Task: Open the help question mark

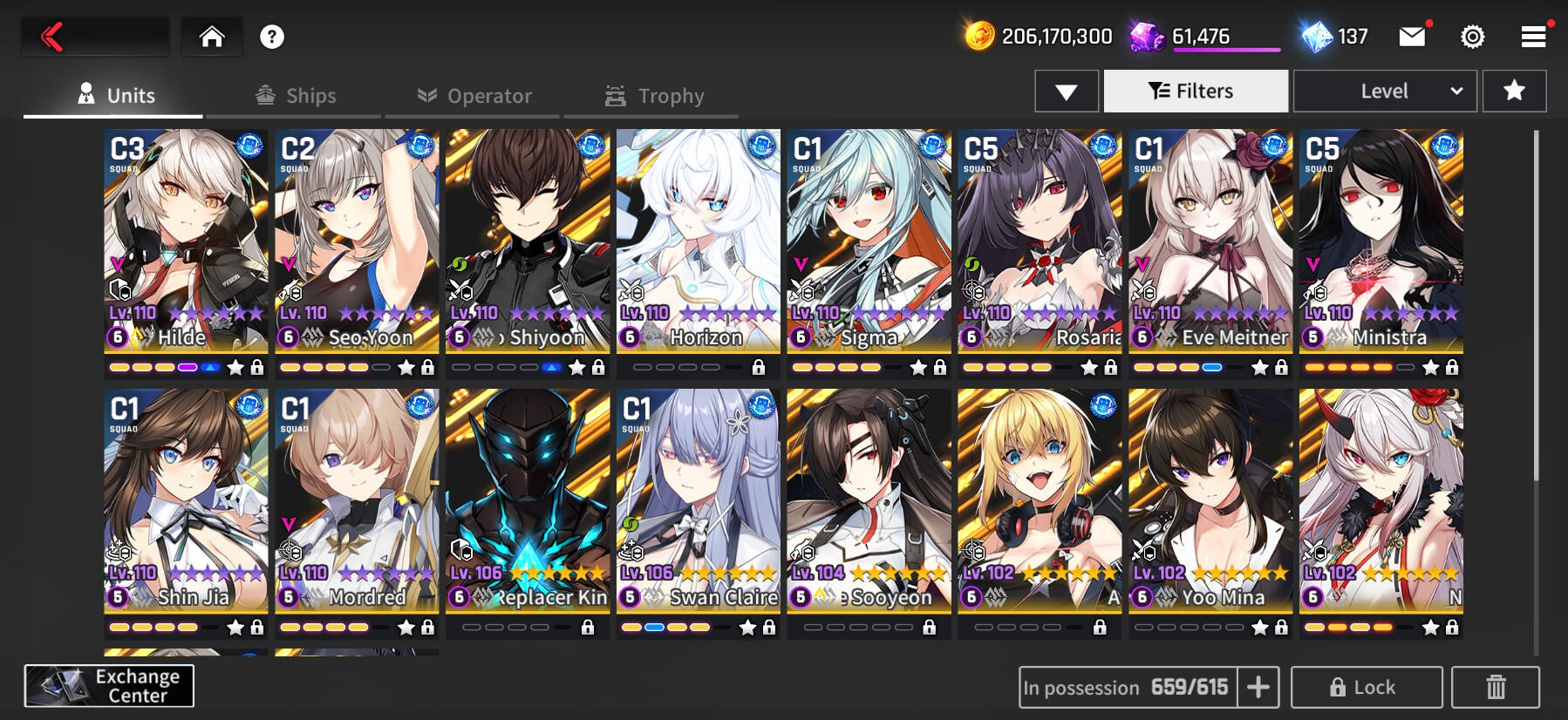Action: (x=272, y=37)
